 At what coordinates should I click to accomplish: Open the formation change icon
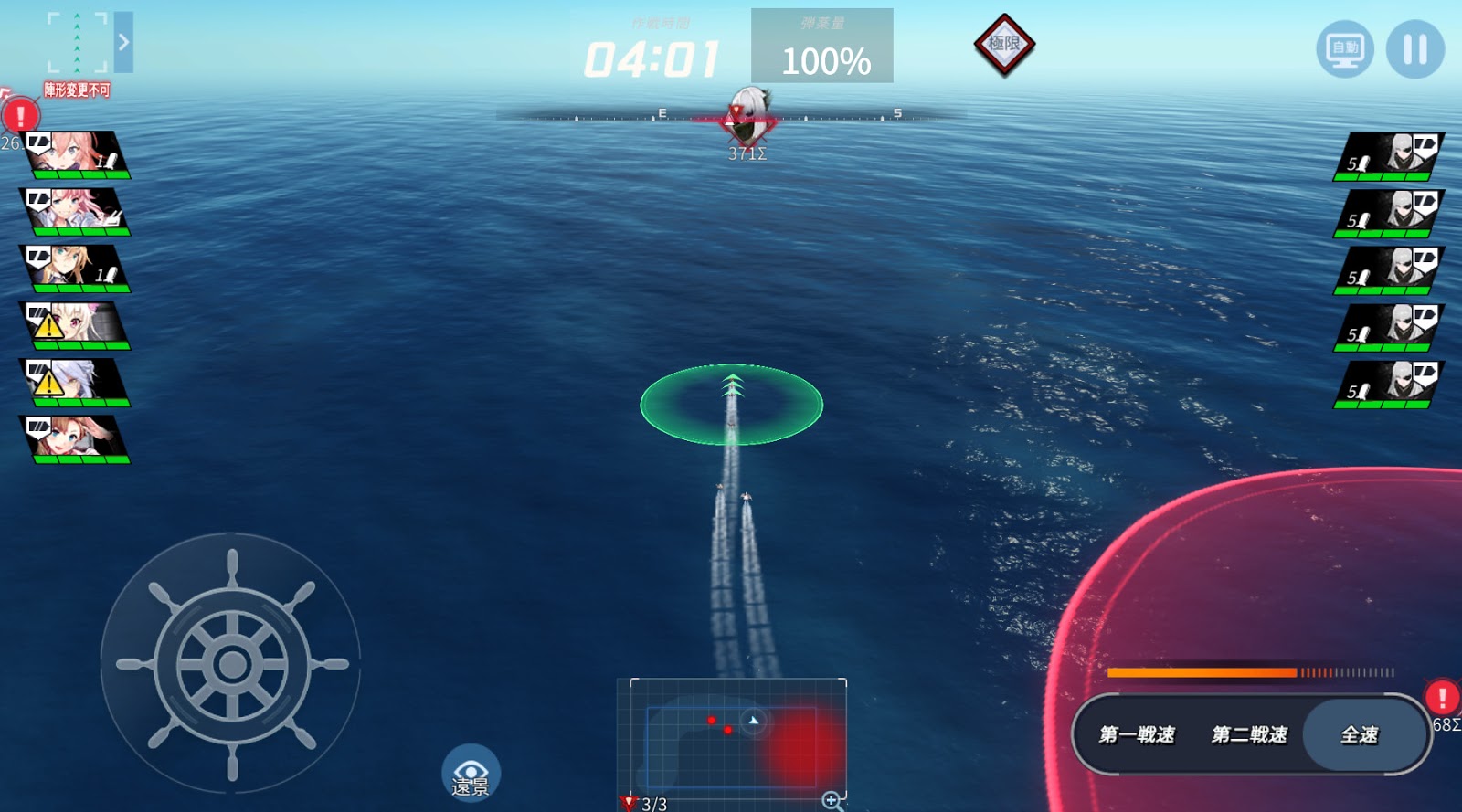(x=78, y=43)
